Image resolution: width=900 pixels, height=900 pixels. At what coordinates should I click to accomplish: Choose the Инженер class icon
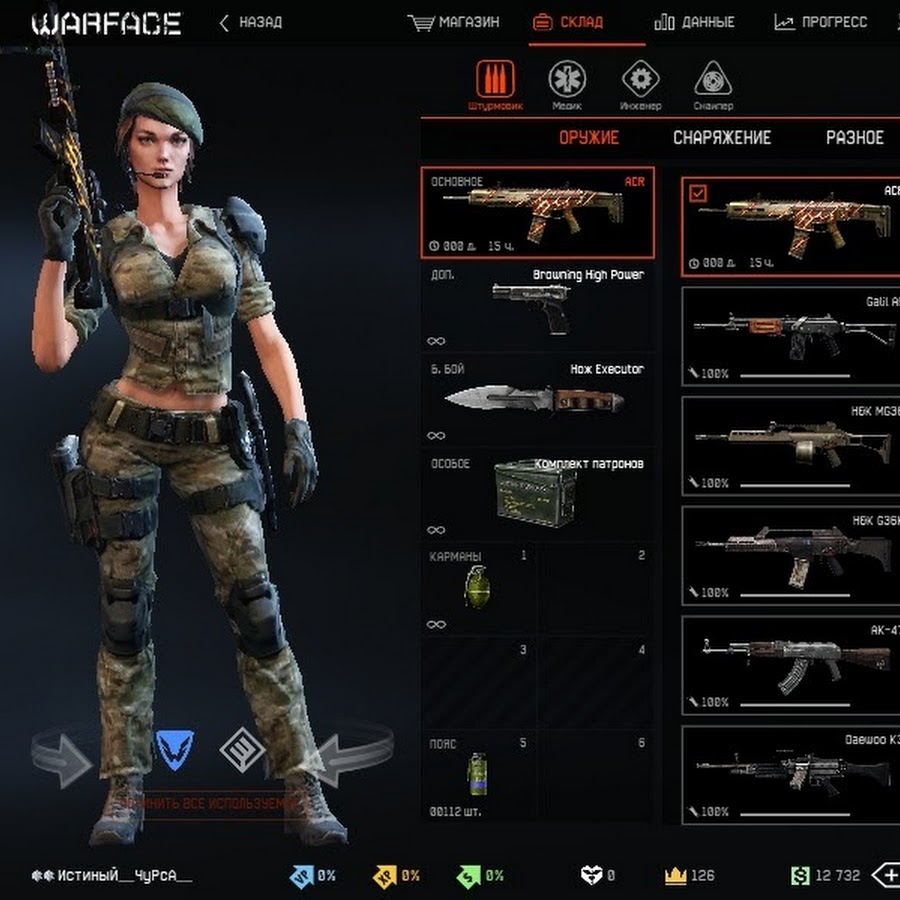pos(641,81)
